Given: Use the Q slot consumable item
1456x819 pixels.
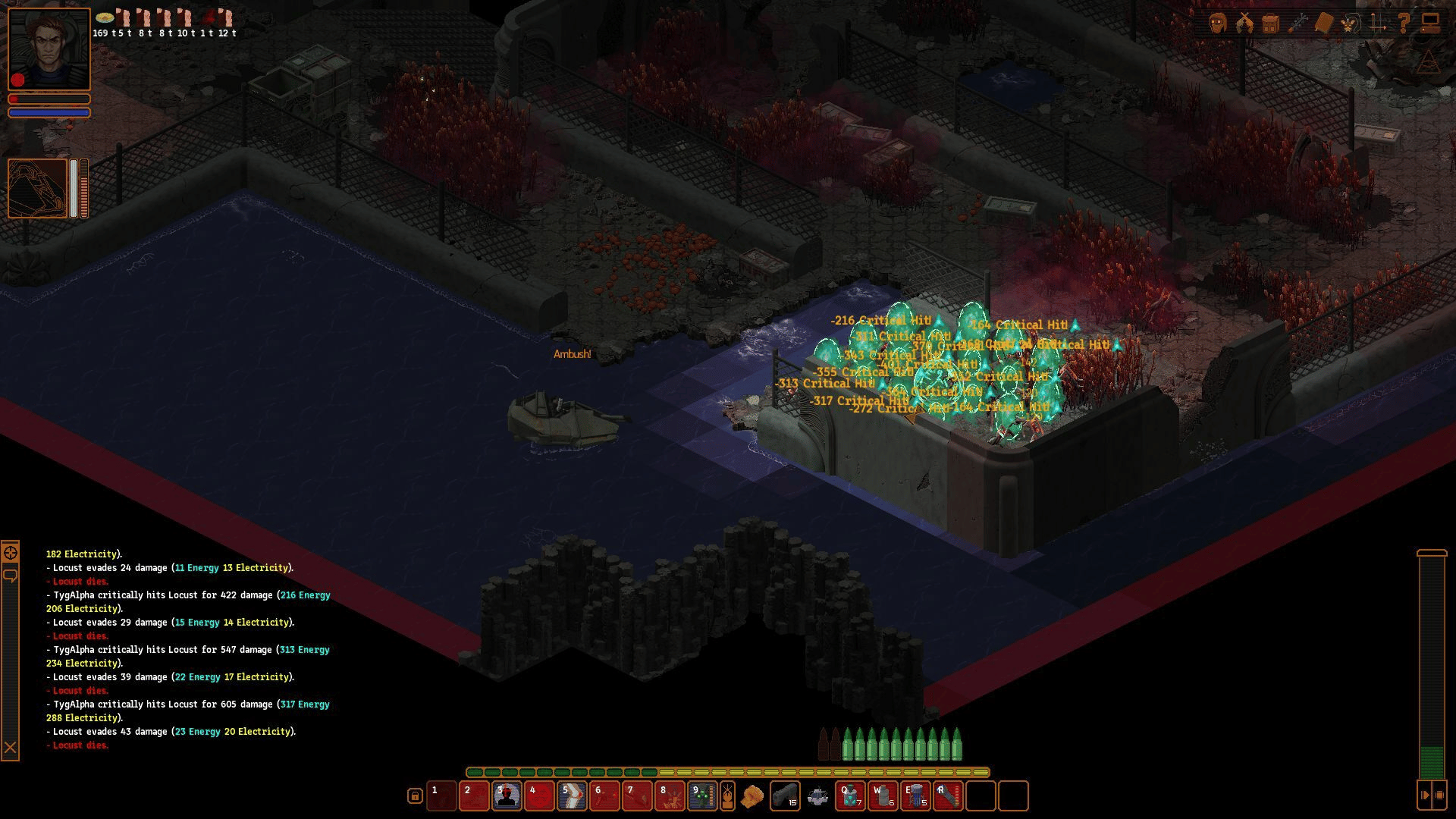Looking at the screenshot, I should pos(850,795).
